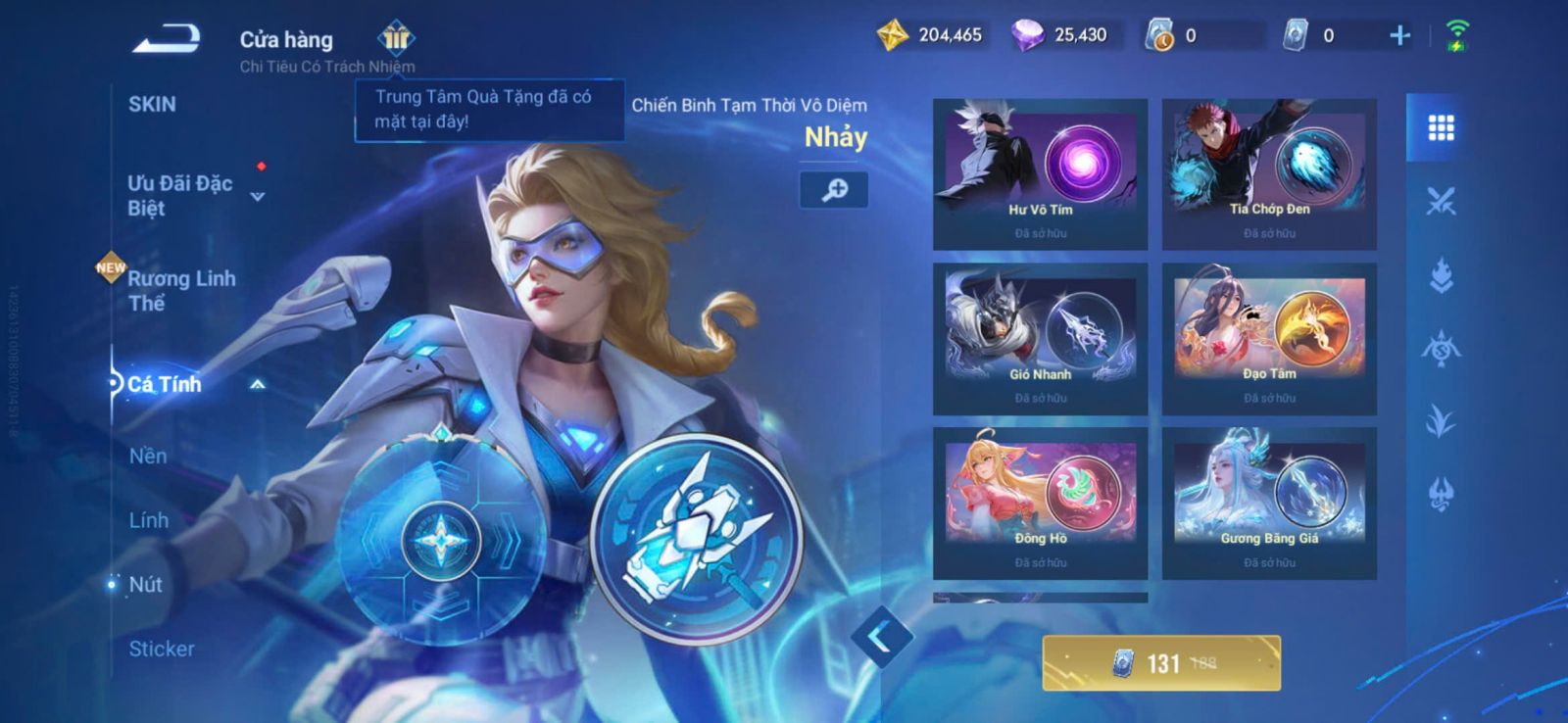Add more currency with the plus button
Viewport: 1568px width, 723px height.
(1400, 36)
